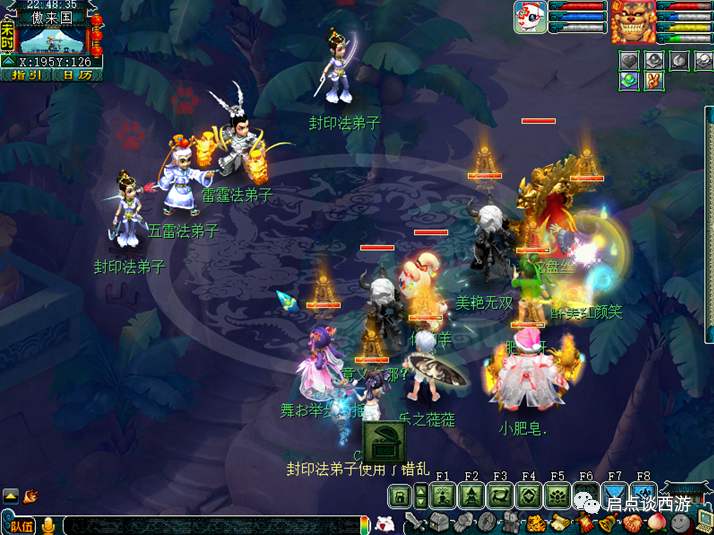This screenshot has height=535, width=714.
Task: Click the 傲来国 minimap picture
Action: (x=55, y=38)
